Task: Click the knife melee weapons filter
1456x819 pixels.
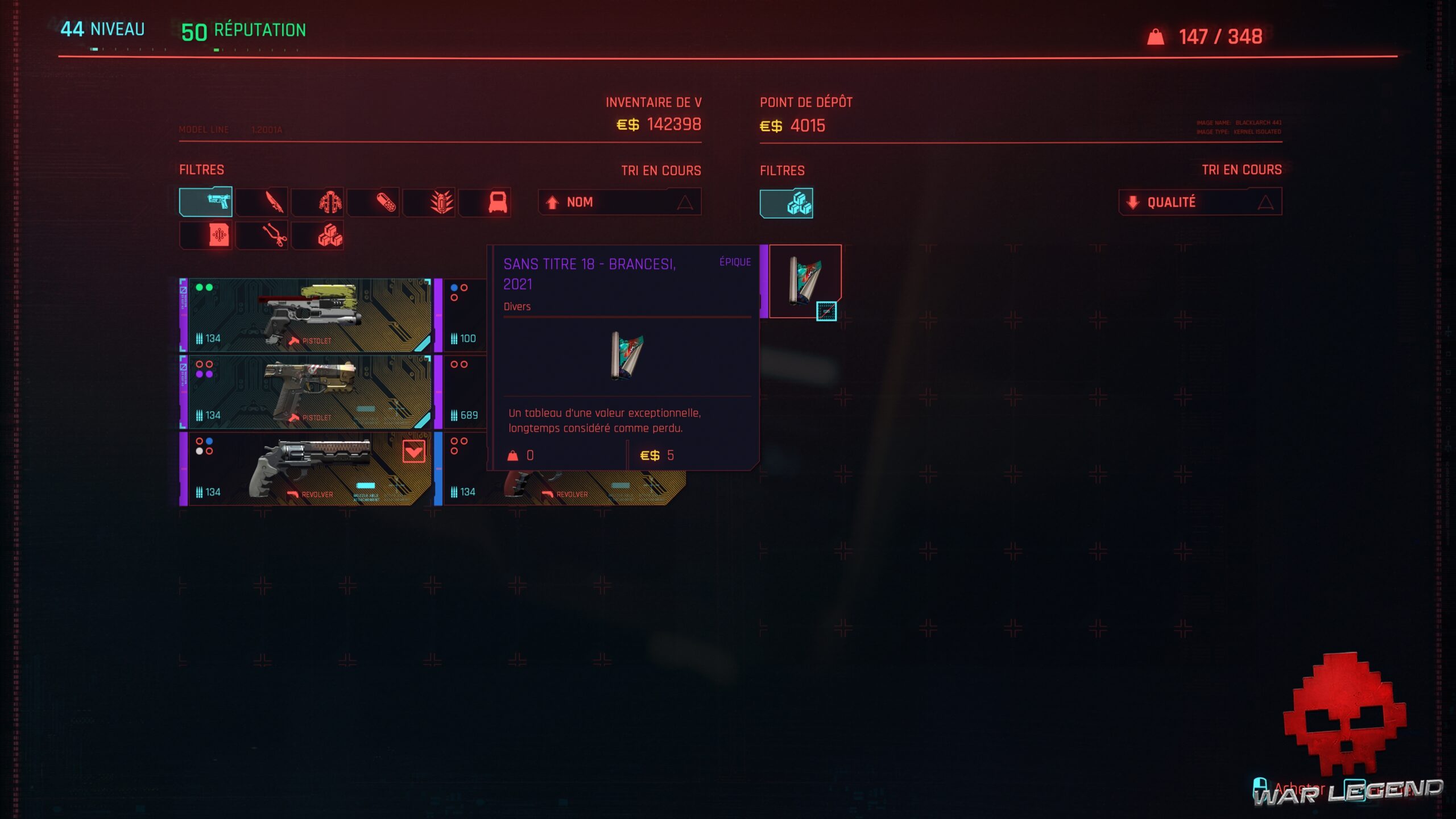Action: click(263, 202)
